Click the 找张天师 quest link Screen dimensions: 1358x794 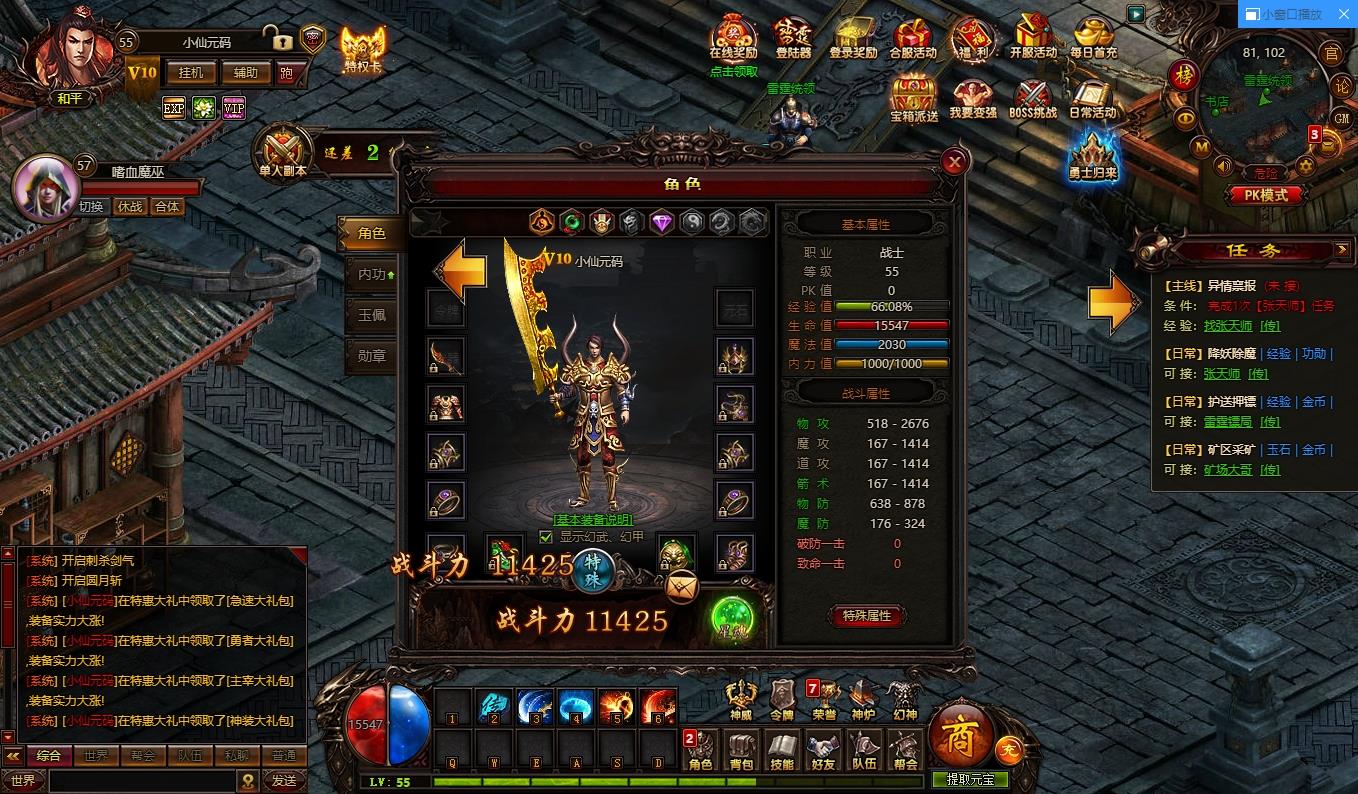pos(1227,326)
